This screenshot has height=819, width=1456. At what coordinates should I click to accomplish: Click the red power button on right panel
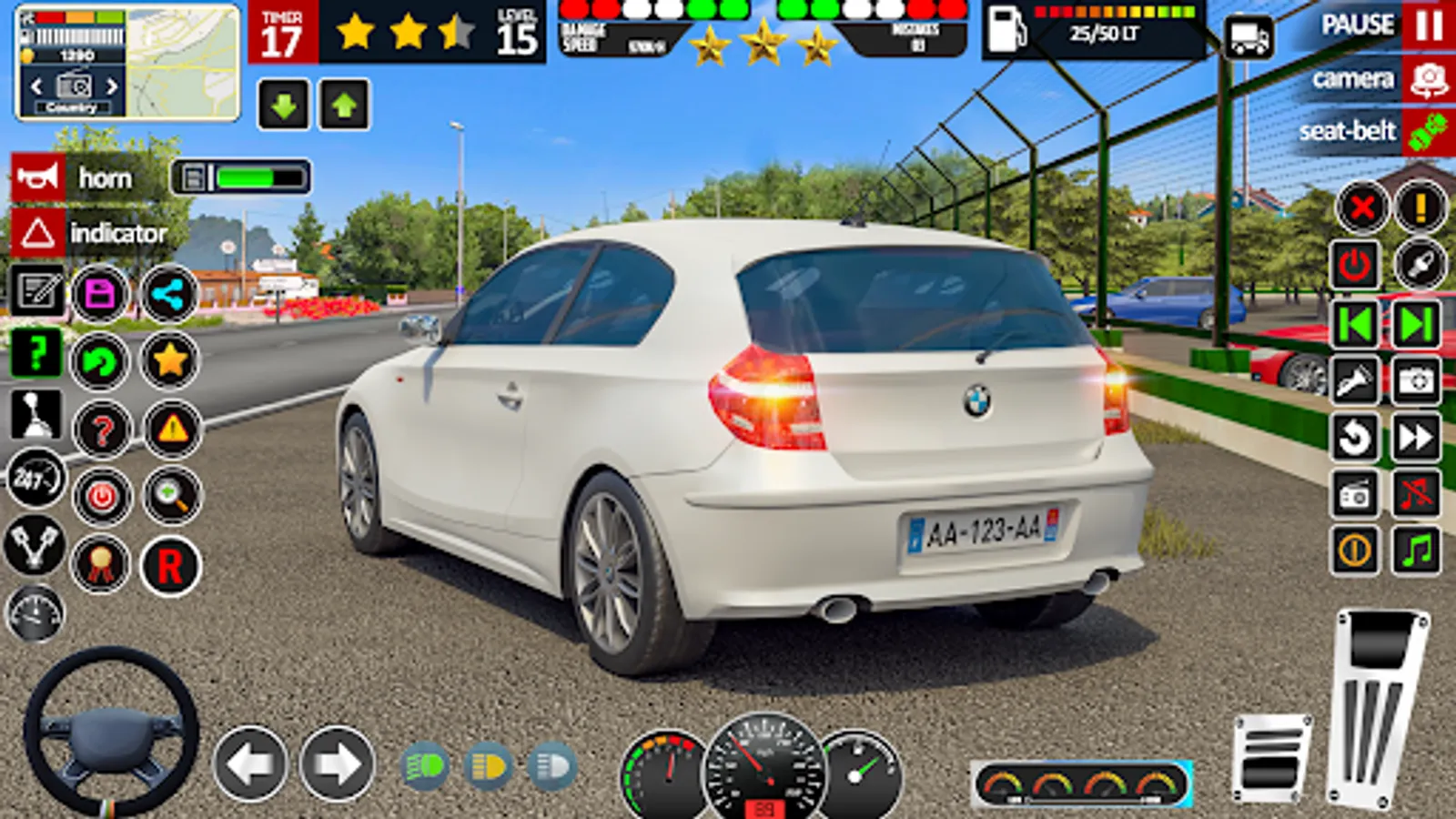point(1355,266)
